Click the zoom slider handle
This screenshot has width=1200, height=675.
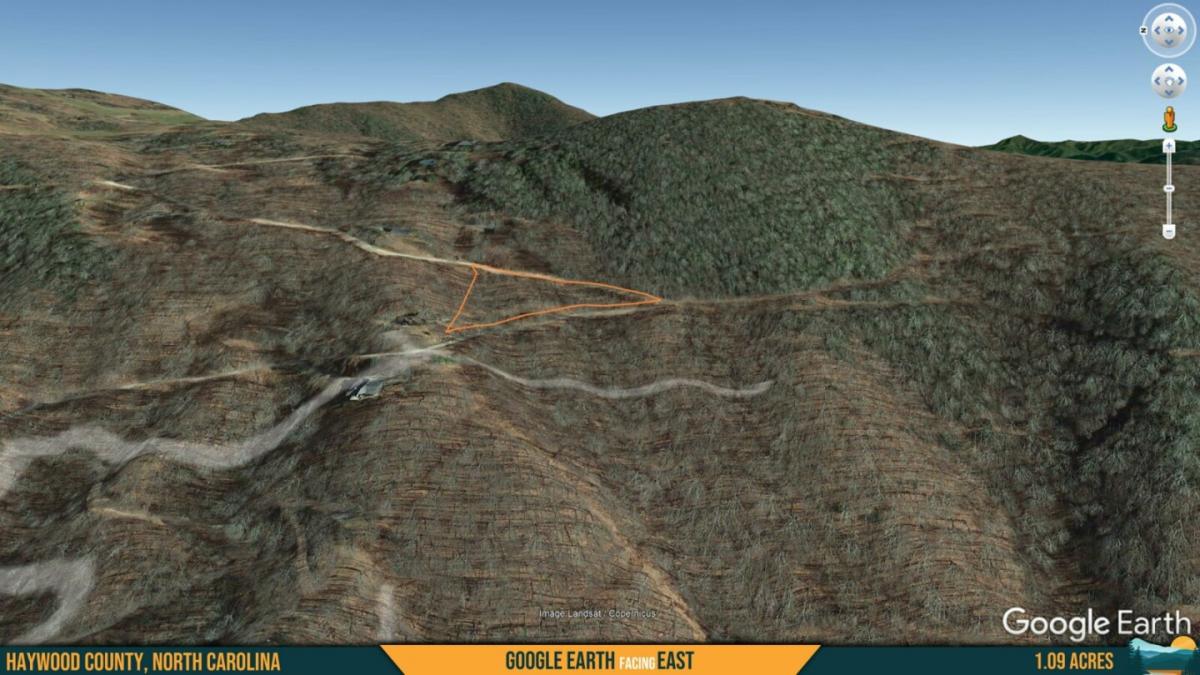pos(1168,188)
